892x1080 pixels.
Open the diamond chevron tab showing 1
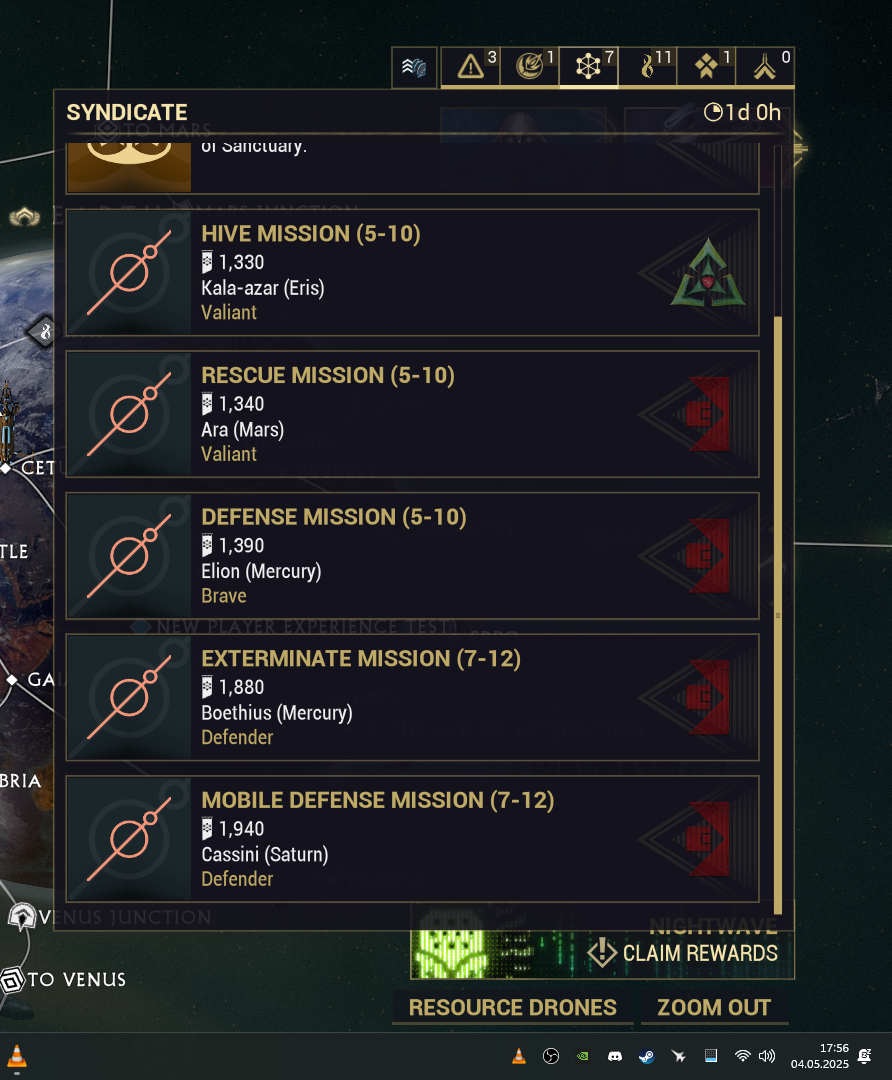pyautogui.click(x=707, y=67)
